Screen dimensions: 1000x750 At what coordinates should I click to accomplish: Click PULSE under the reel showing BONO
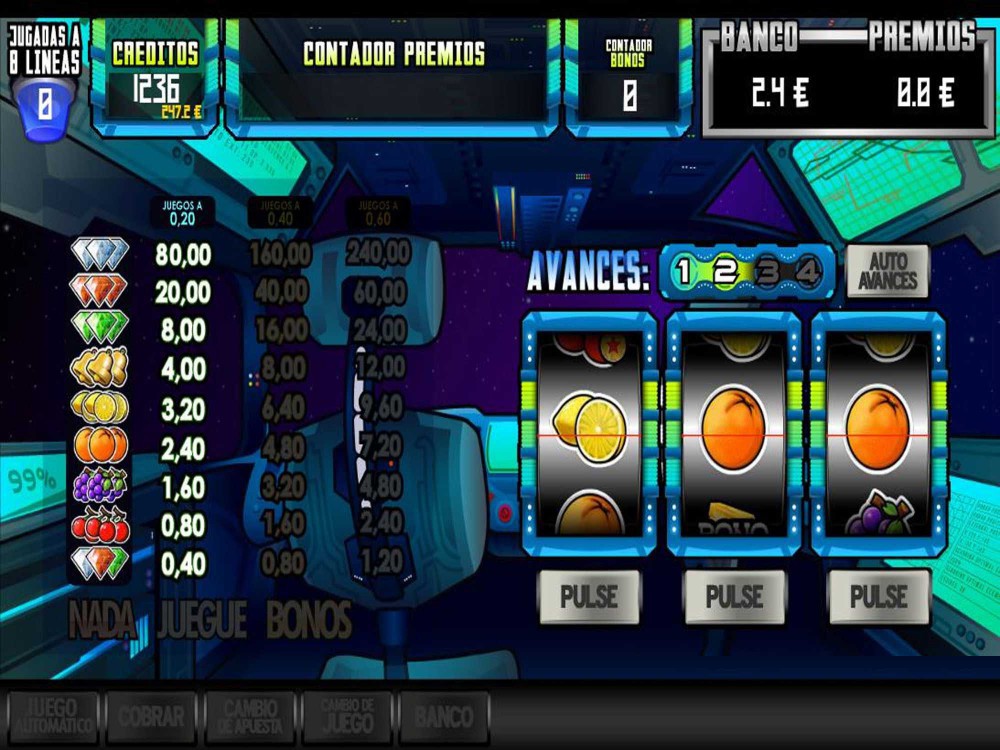click(x=734, y=597)
